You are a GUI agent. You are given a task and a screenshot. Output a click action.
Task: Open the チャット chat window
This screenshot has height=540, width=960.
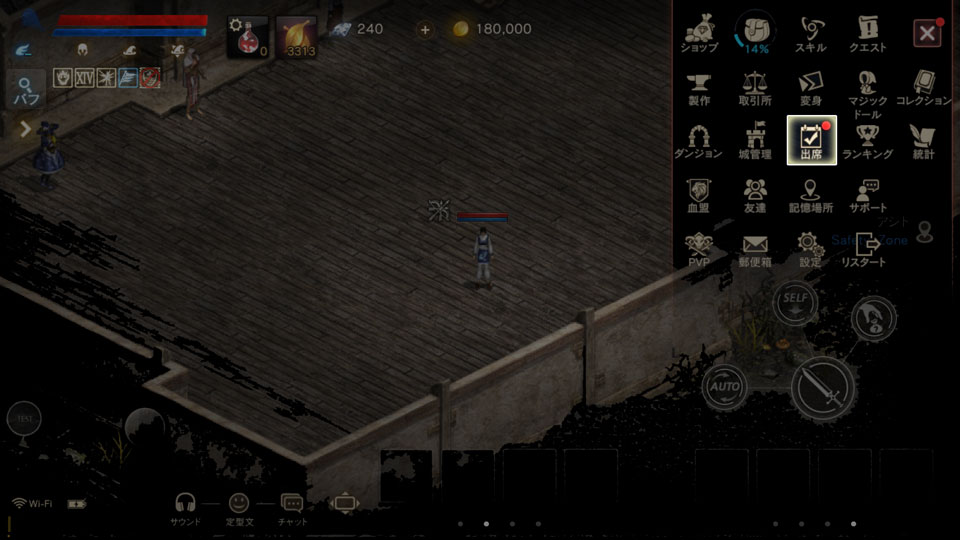tap(292, 508)
